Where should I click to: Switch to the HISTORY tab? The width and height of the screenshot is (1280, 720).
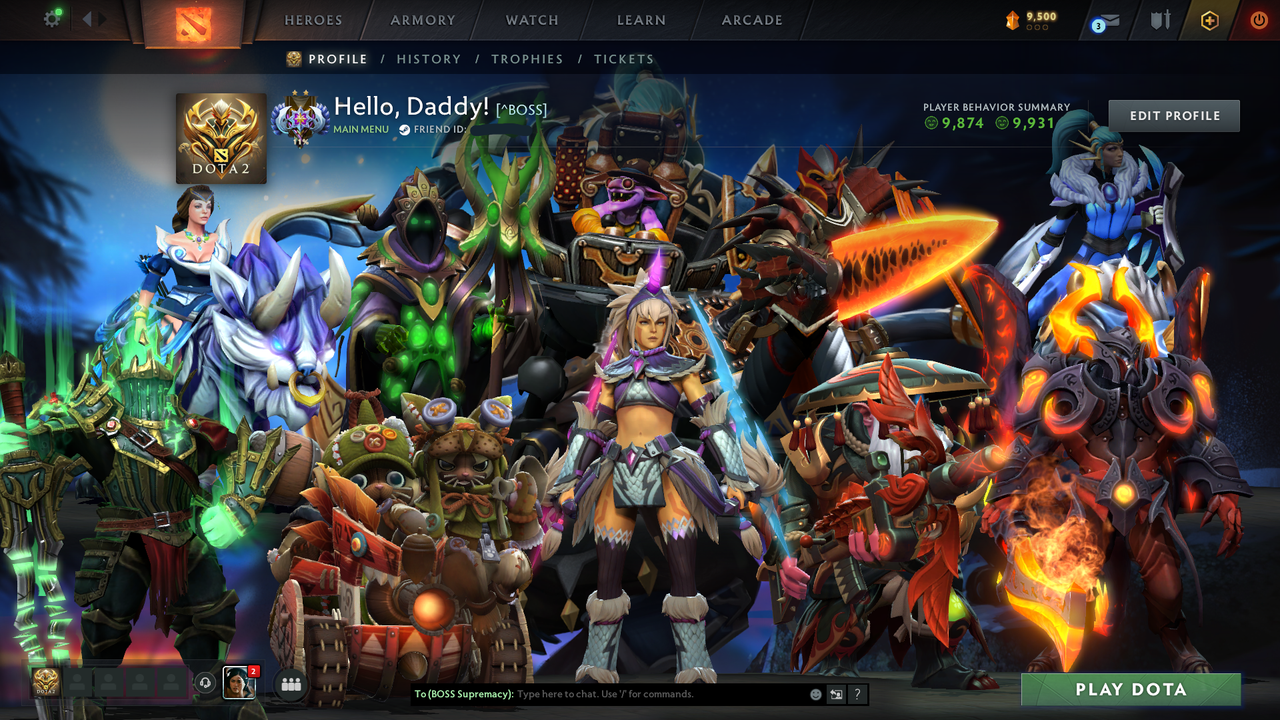coord(429,59)
